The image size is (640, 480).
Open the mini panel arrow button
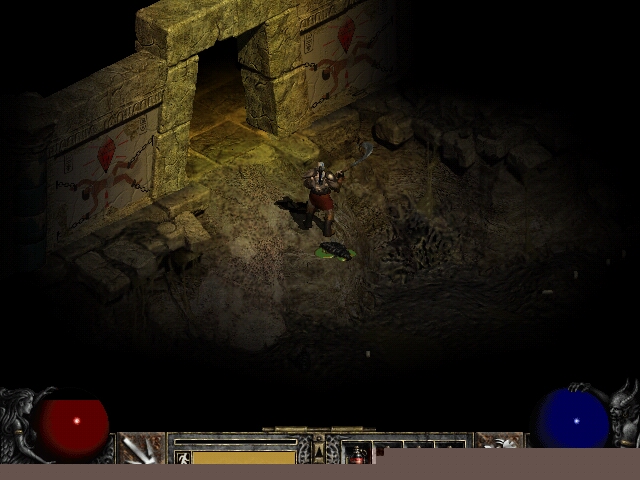[319, 453]
